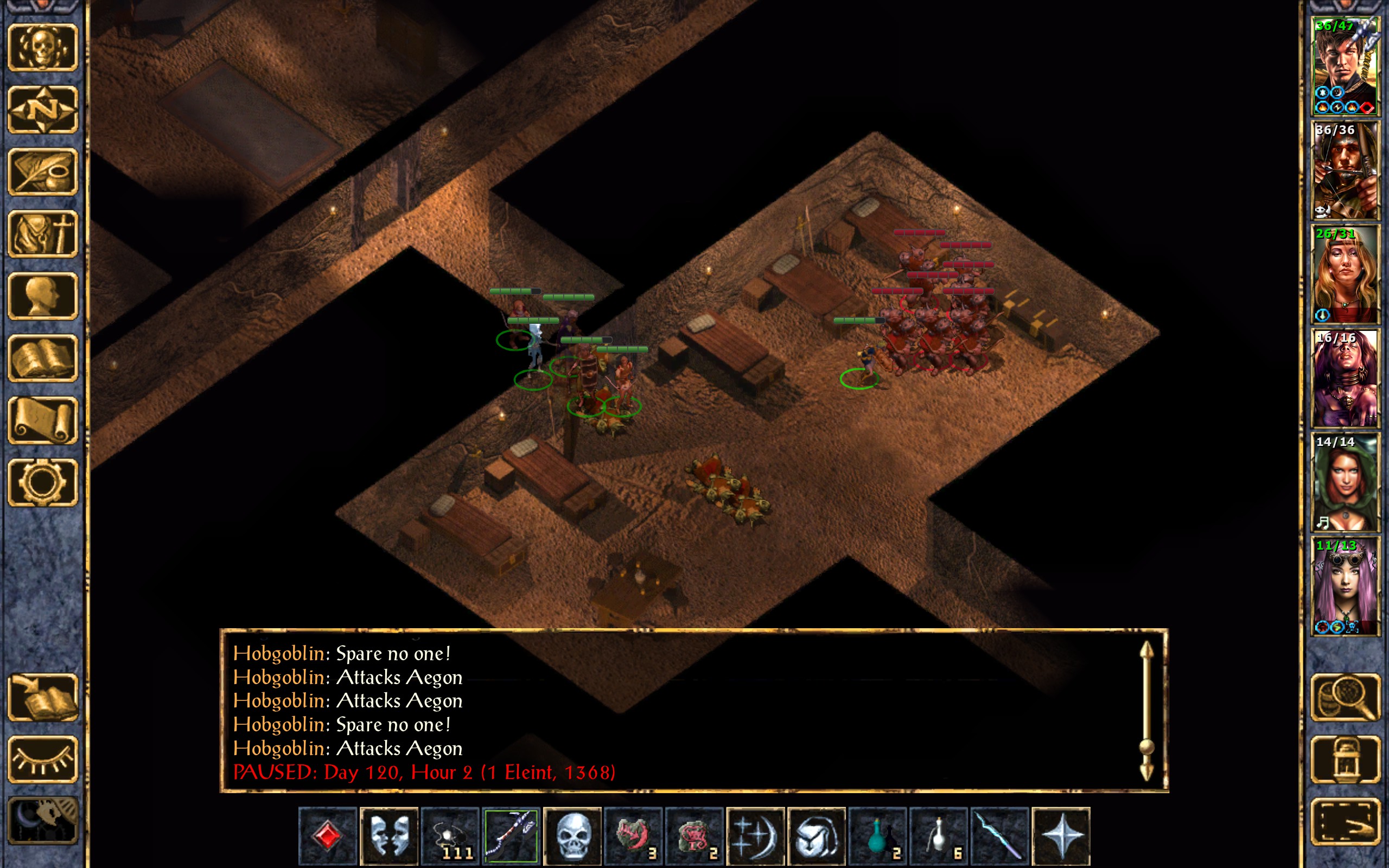Click the moon-and-skull rest button

pyautogui.click(x=43, y=821)
